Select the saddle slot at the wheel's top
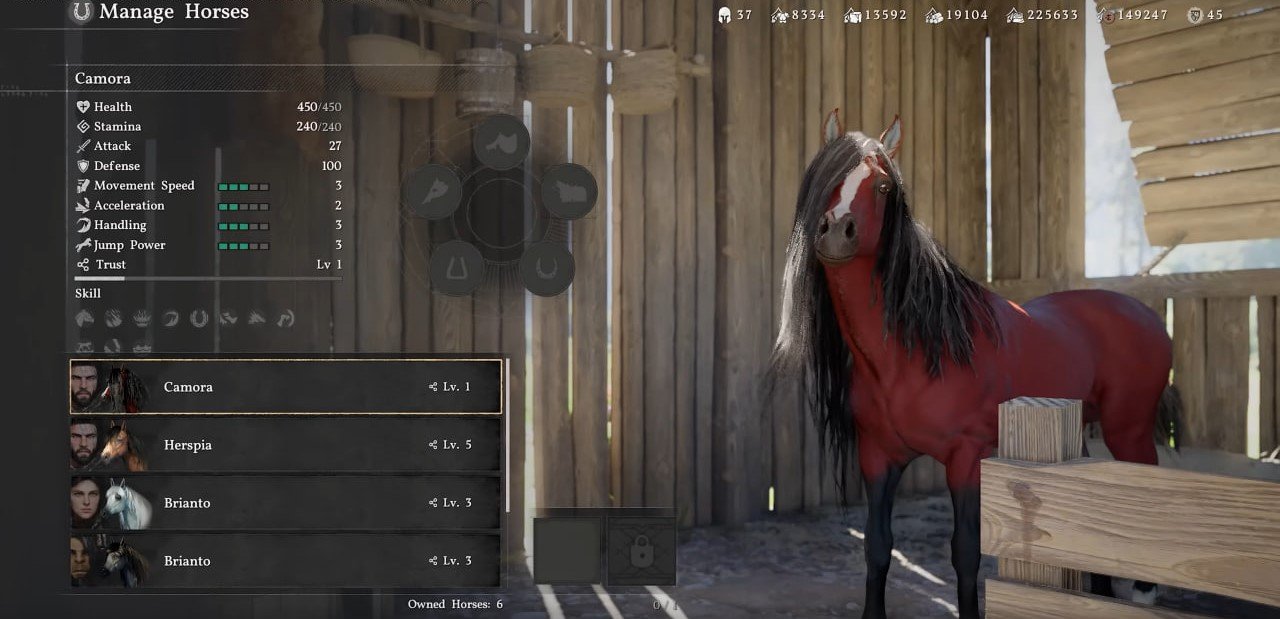 coord(501,142)
